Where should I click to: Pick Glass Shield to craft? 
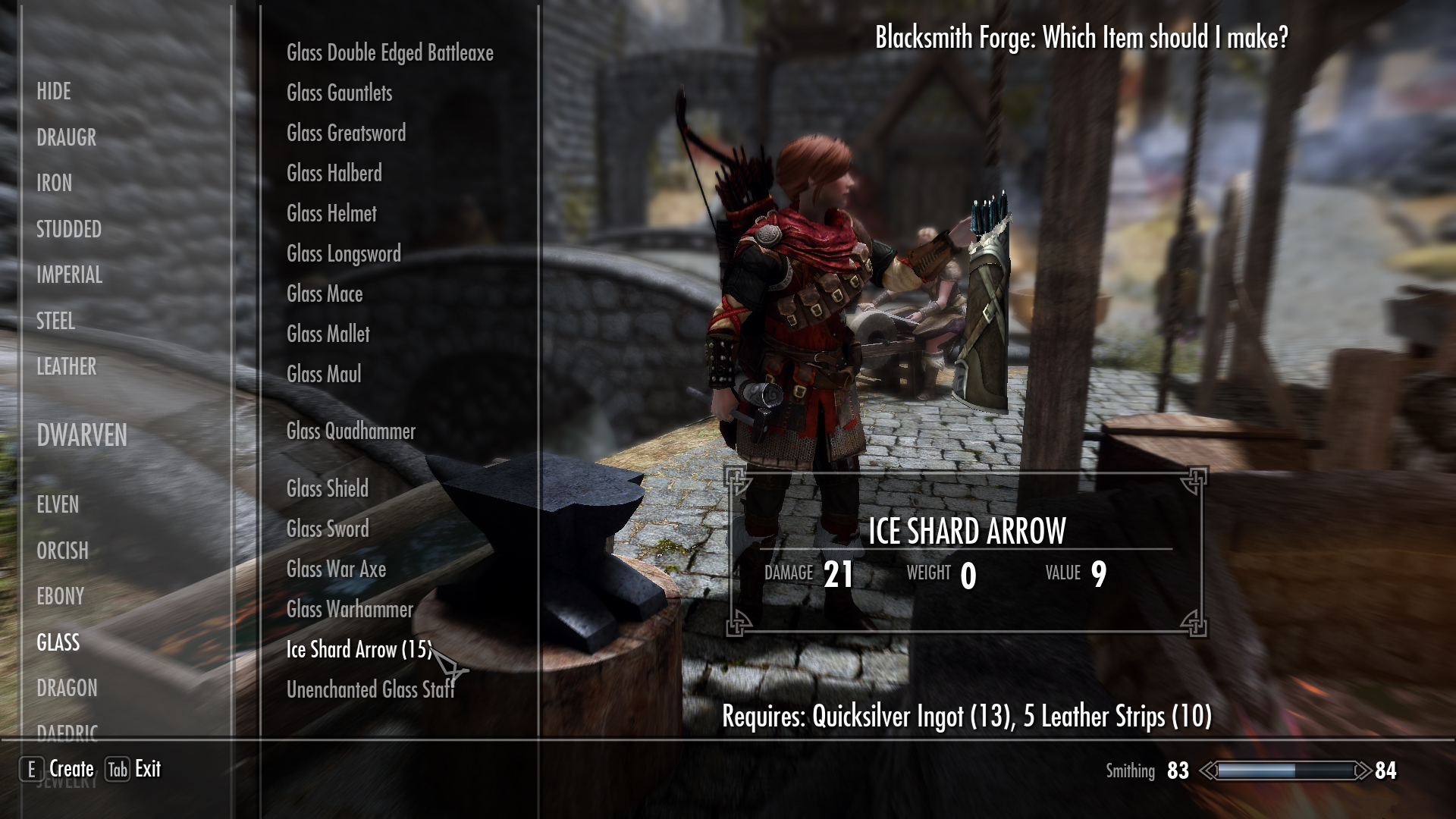pos(328,489)
